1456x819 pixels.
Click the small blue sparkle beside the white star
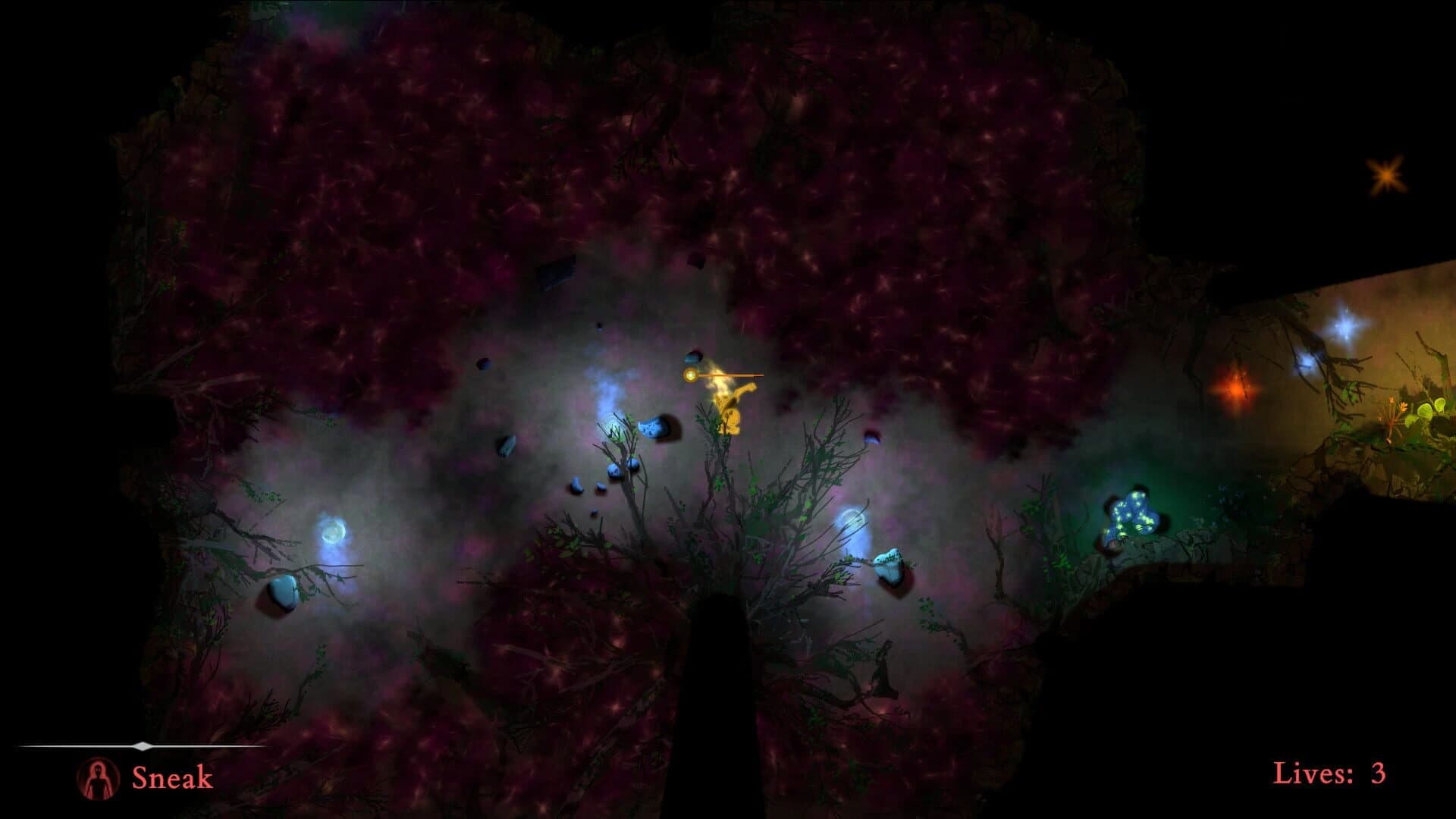pos(1307,362)
